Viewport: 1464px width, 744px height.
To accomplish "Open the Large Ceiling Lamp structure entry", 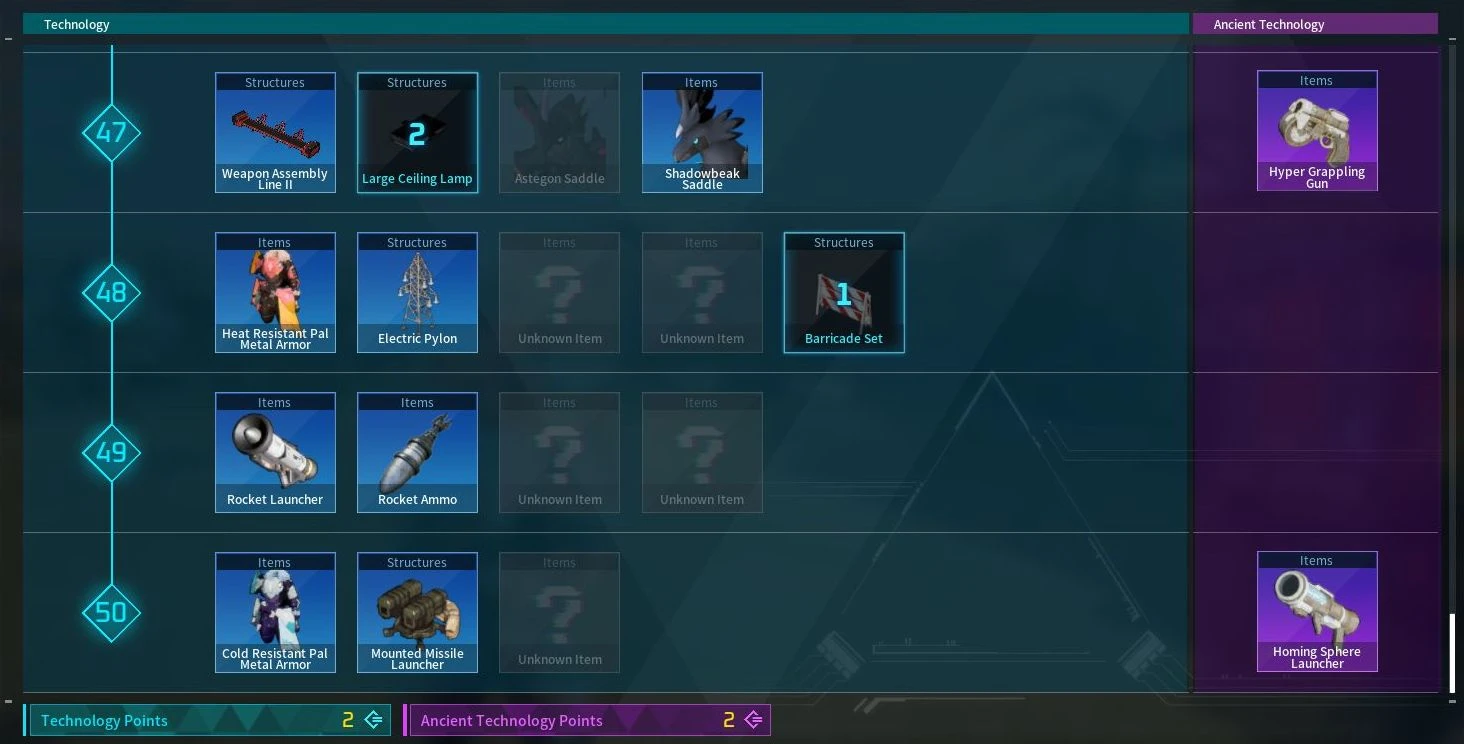I will tap(417, 132).
